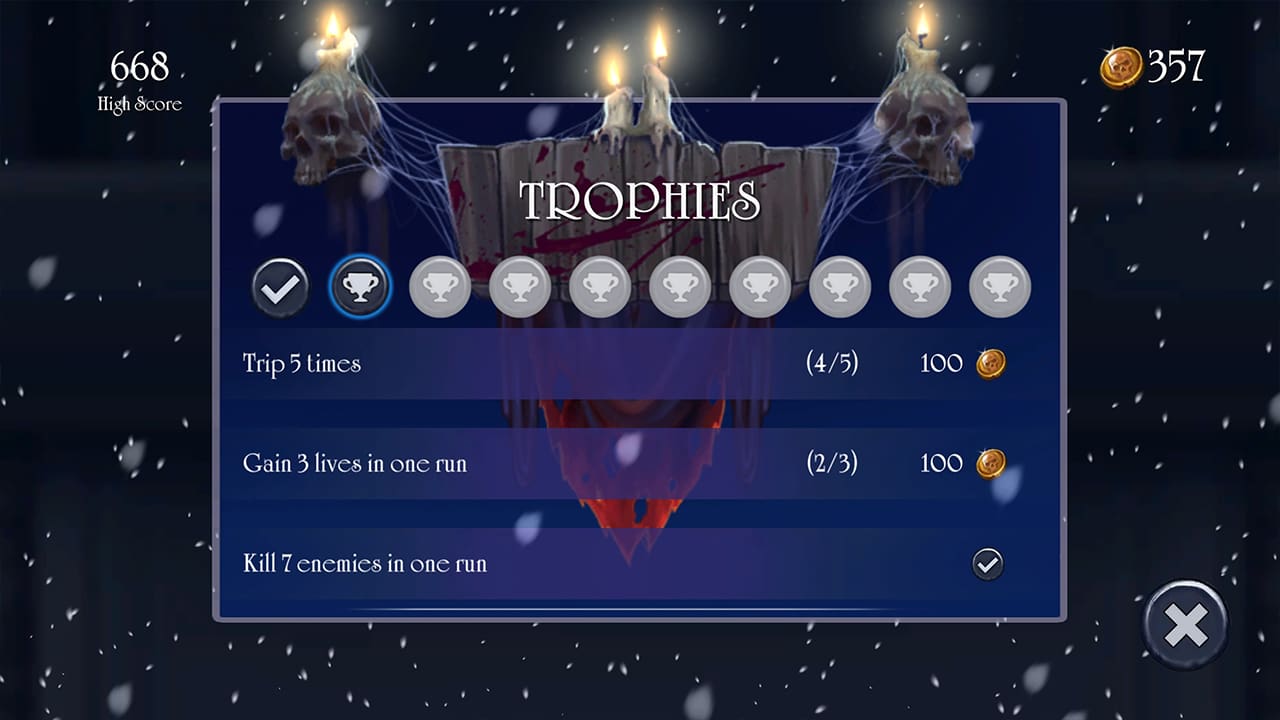View the last trophy slot icon
The image size is (1280, 720).
point(998,287)
